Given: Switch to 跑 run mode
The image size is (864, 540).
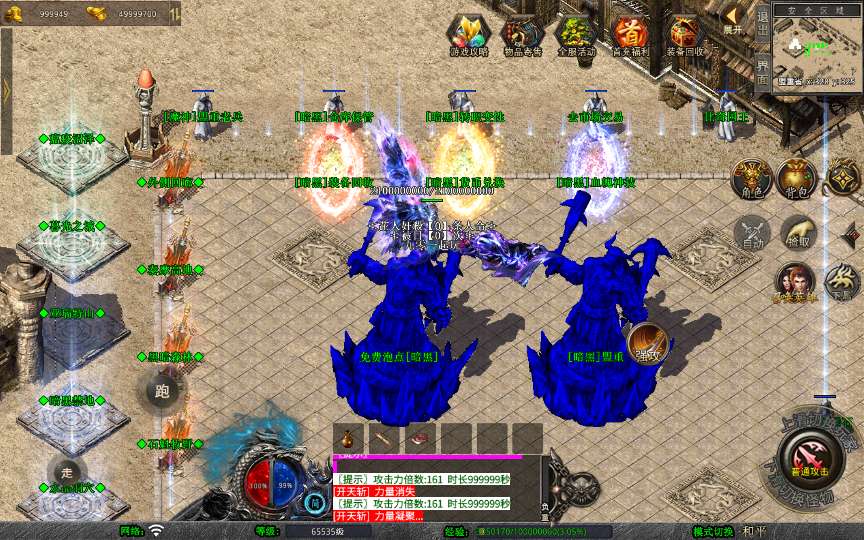Looking at the screenshot, I should tap(163, 391).
